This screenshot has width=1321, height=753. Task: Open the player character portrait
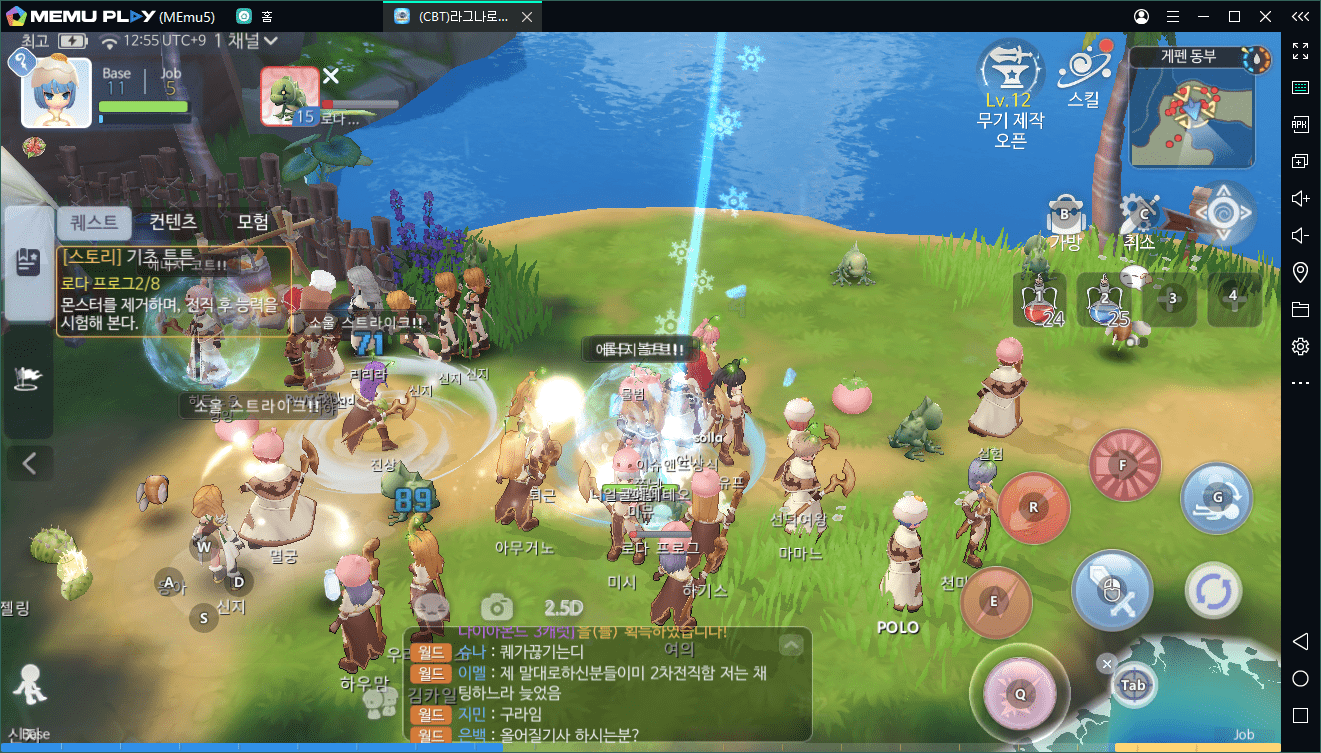[57, 92]
